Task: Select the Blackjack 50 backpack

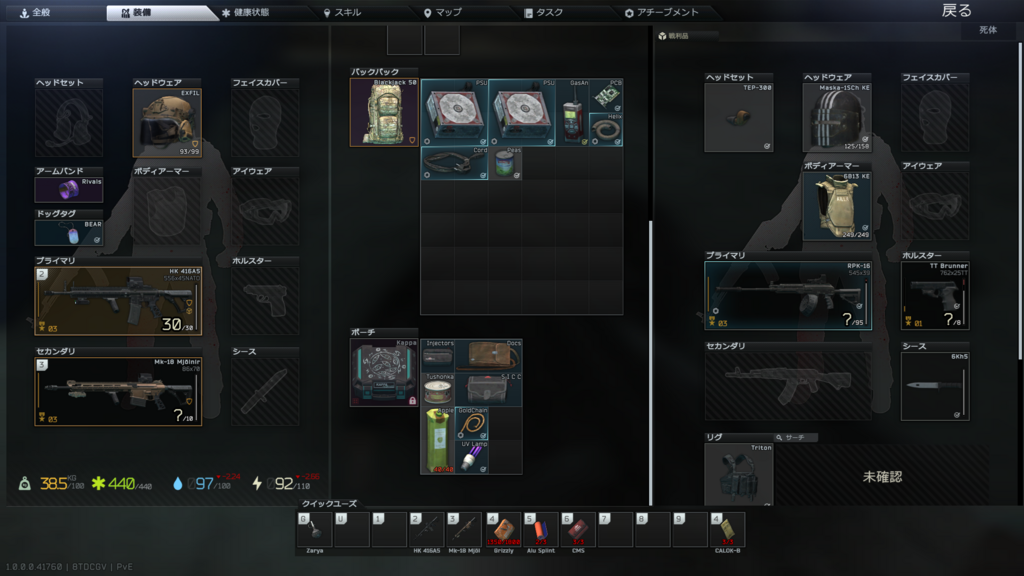Action: click(384, 112)
